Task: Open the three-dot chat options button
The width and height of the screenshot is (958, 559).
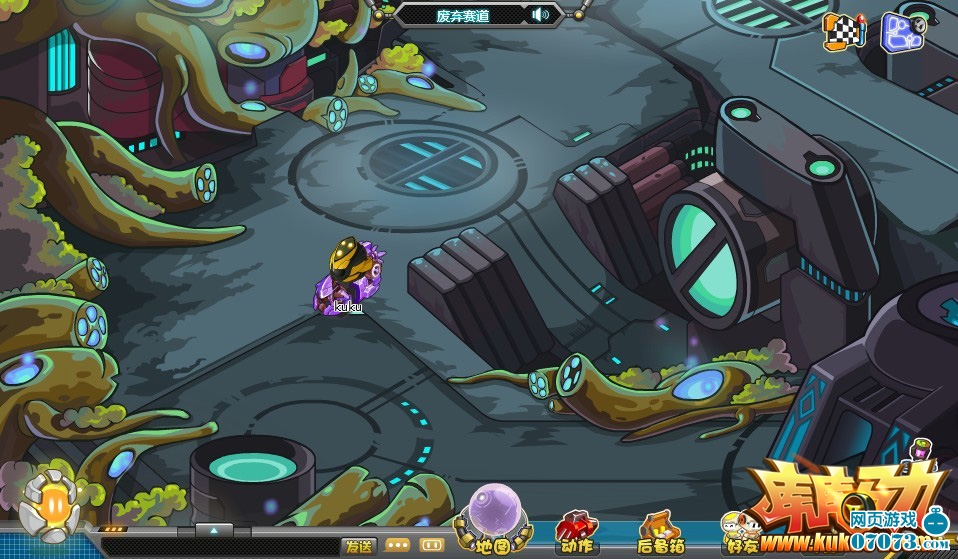Action: point(397,546)
